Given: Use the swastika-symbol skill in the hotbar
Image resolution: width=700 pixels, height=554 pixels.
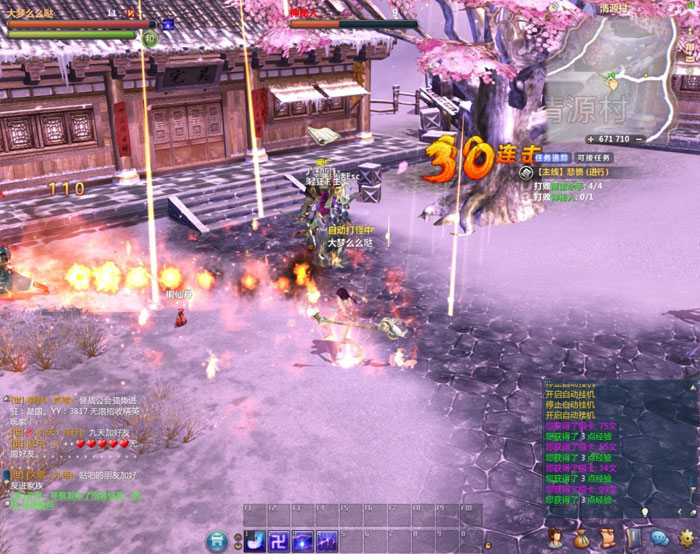Looking at the screenshot, I should click(x=280, y=541).
